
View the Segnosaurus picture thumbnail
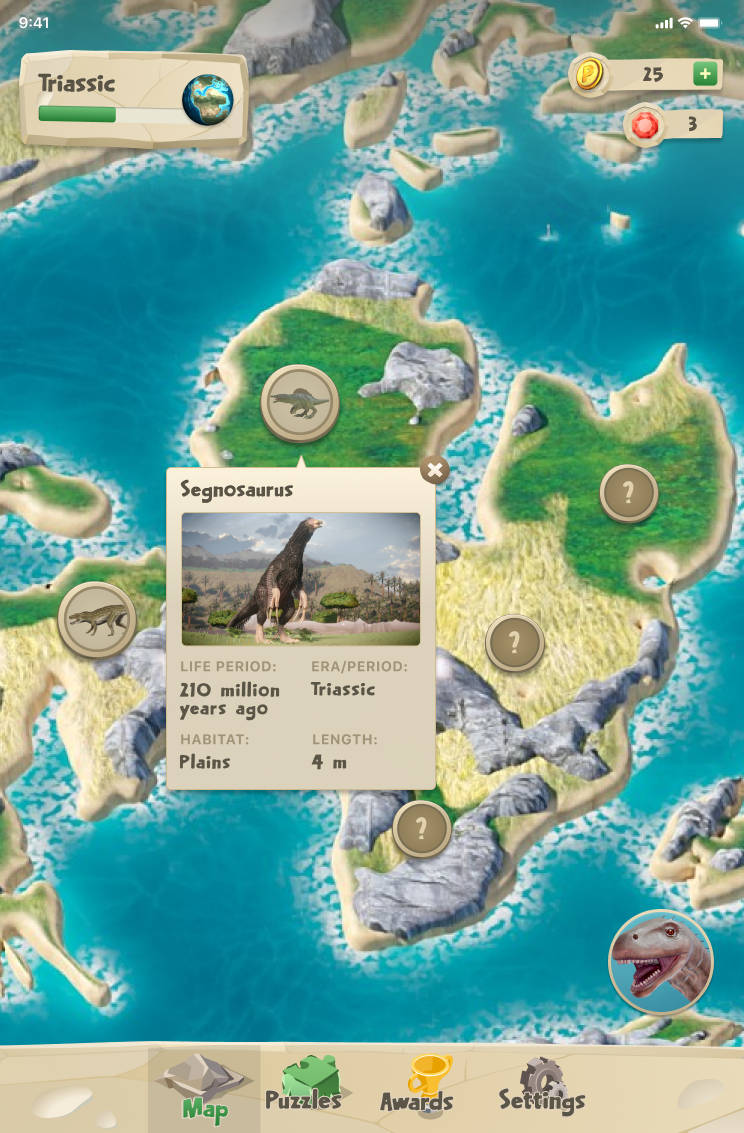300,579
